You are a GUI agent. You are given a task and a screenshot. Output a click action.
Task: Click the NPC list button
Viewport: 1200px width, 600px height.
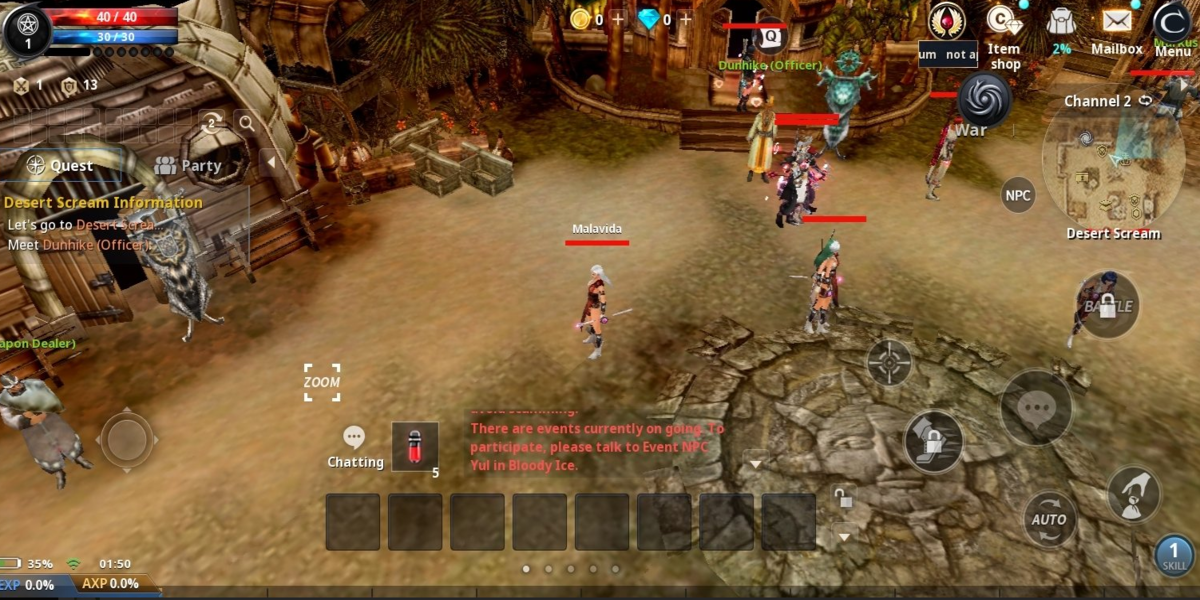click(x=1018, y=195)
